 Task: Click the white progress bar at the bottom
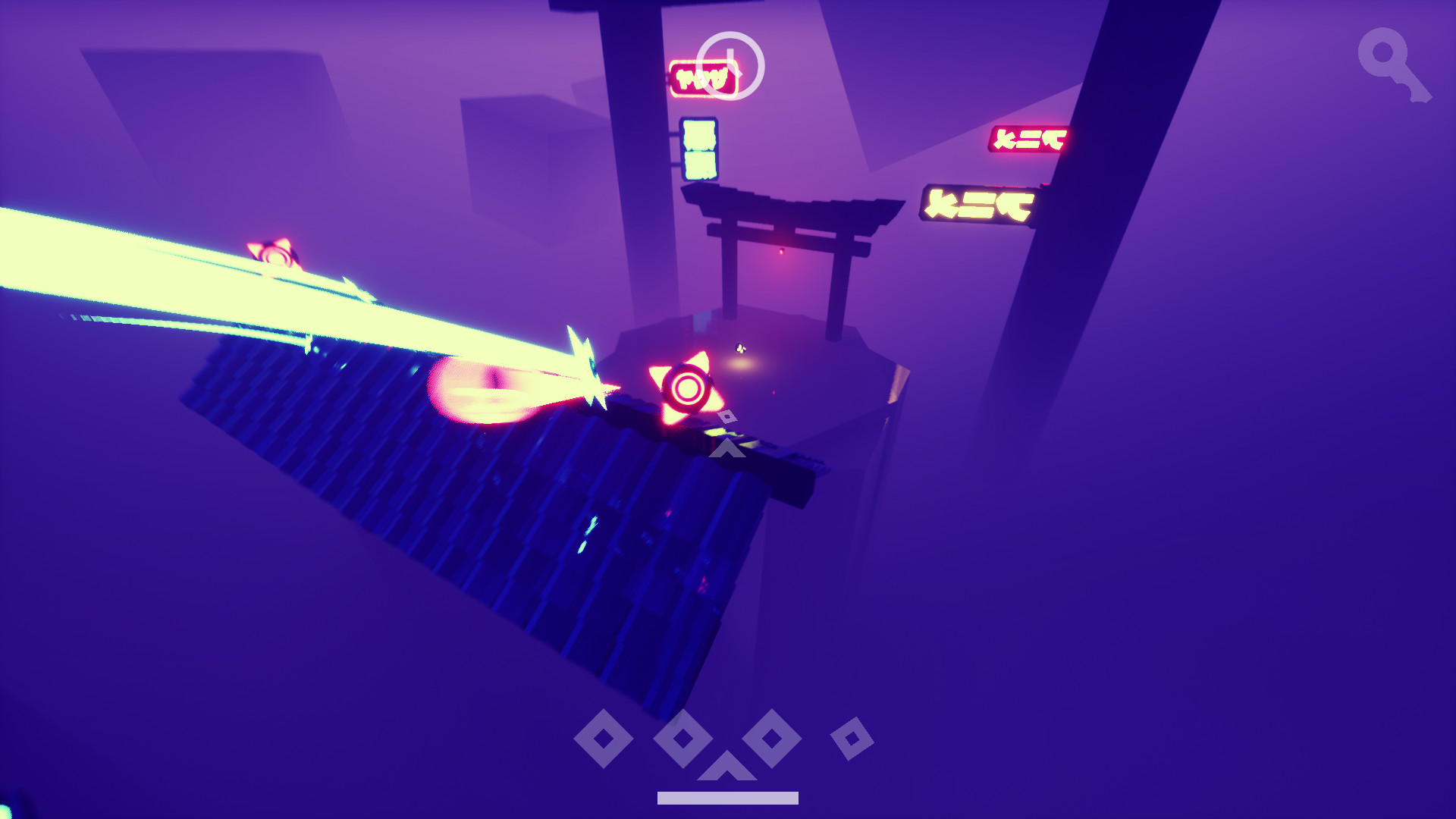(726, 797)
